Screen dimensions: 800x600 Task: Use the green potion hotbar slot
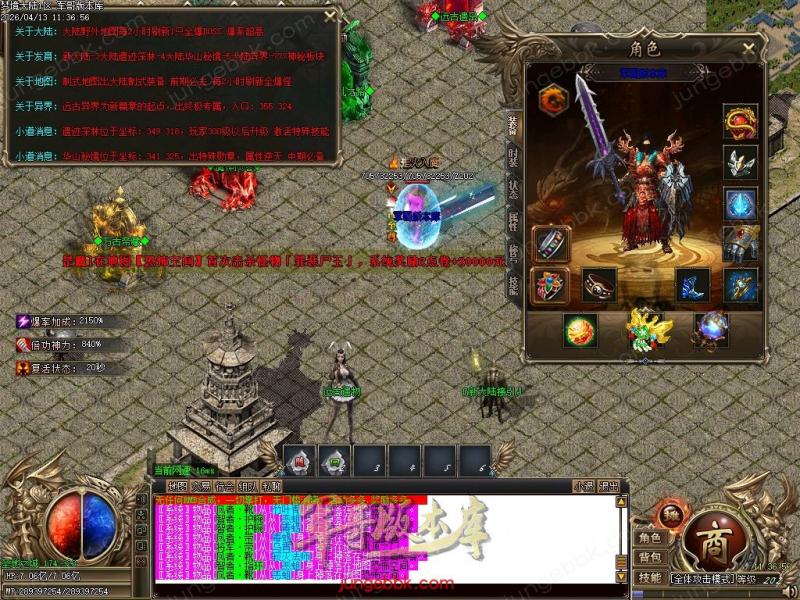click(x=335, y=461)
